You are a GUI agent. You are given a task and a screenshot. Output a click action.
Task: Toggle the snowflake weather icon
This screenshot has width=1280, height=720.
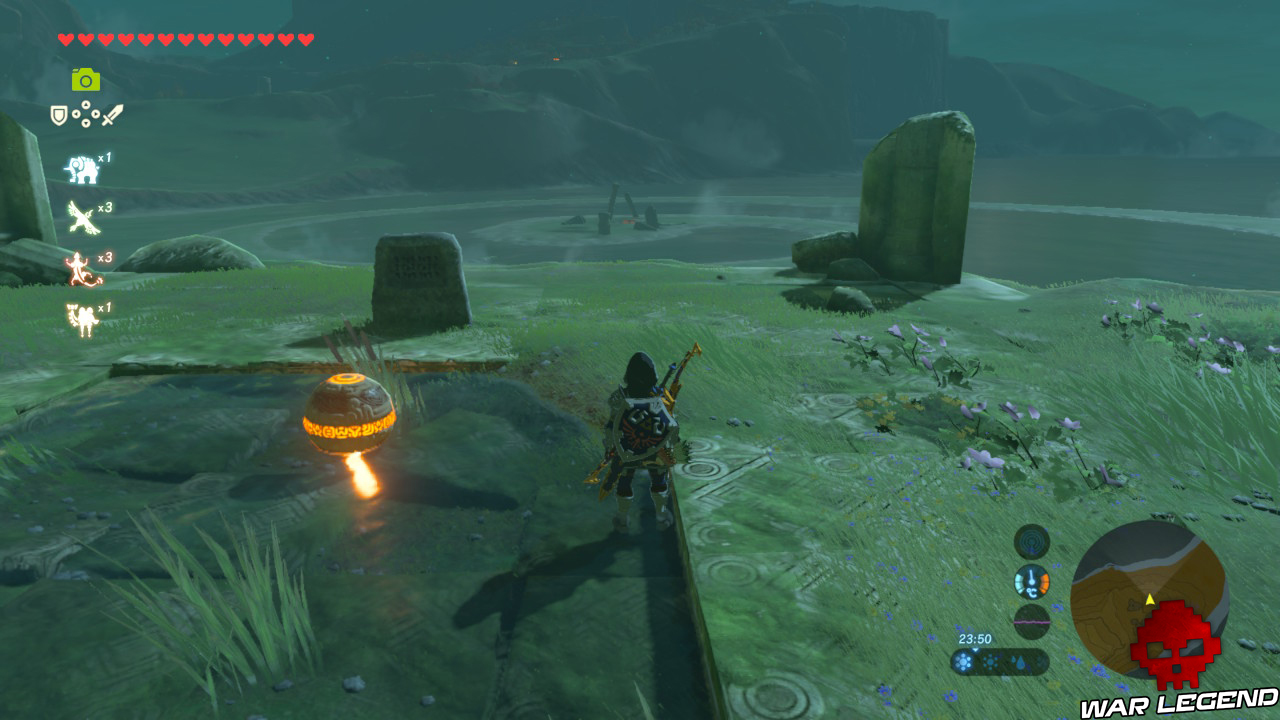tap(962, 661)
